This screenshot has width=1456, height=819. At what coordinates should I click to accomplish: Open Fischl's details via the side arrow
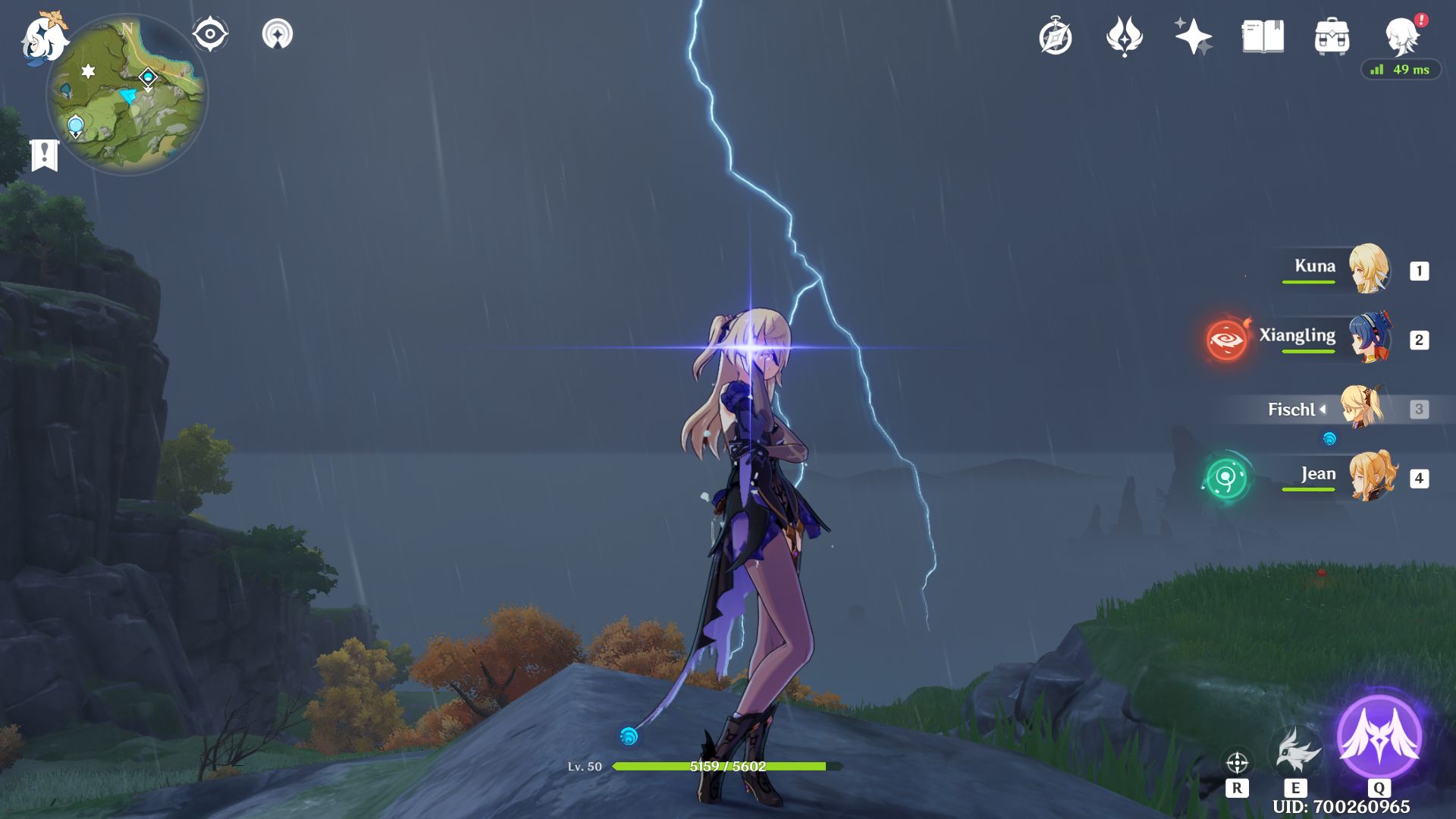[1324, 409]
